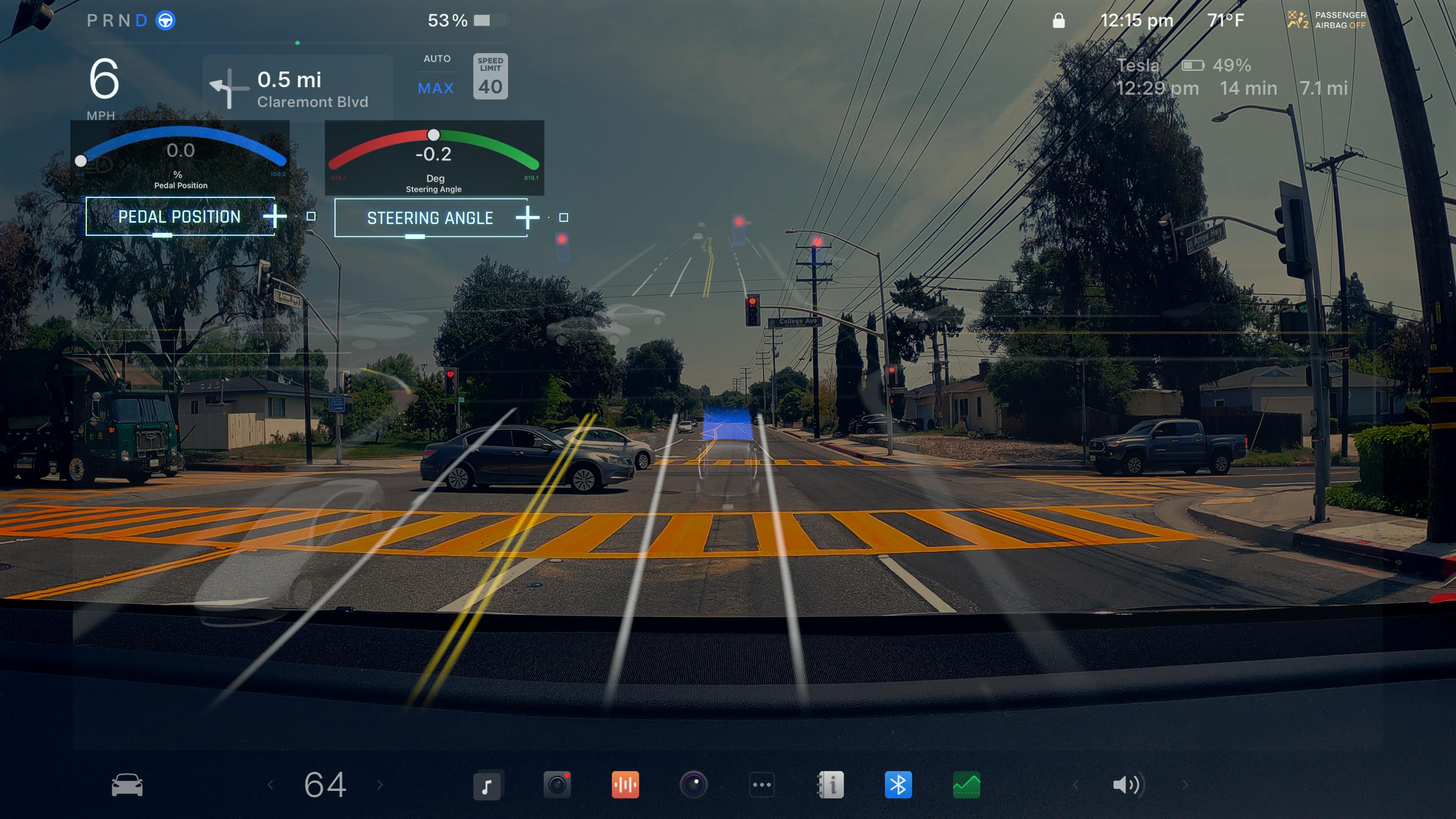
Task: Toggle the small square beside Steering Angle
Action: tap(563, 217)
